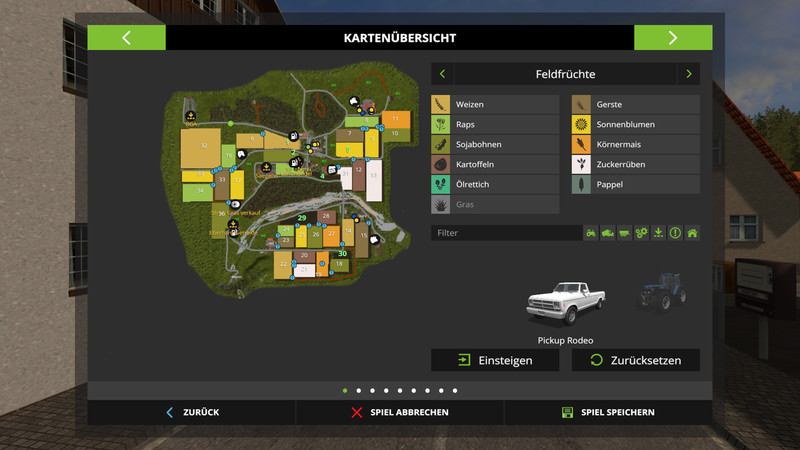The image size is (800, 450).
Task: Toggle the Kartoffeln crop filter
Action: (495, 164)
